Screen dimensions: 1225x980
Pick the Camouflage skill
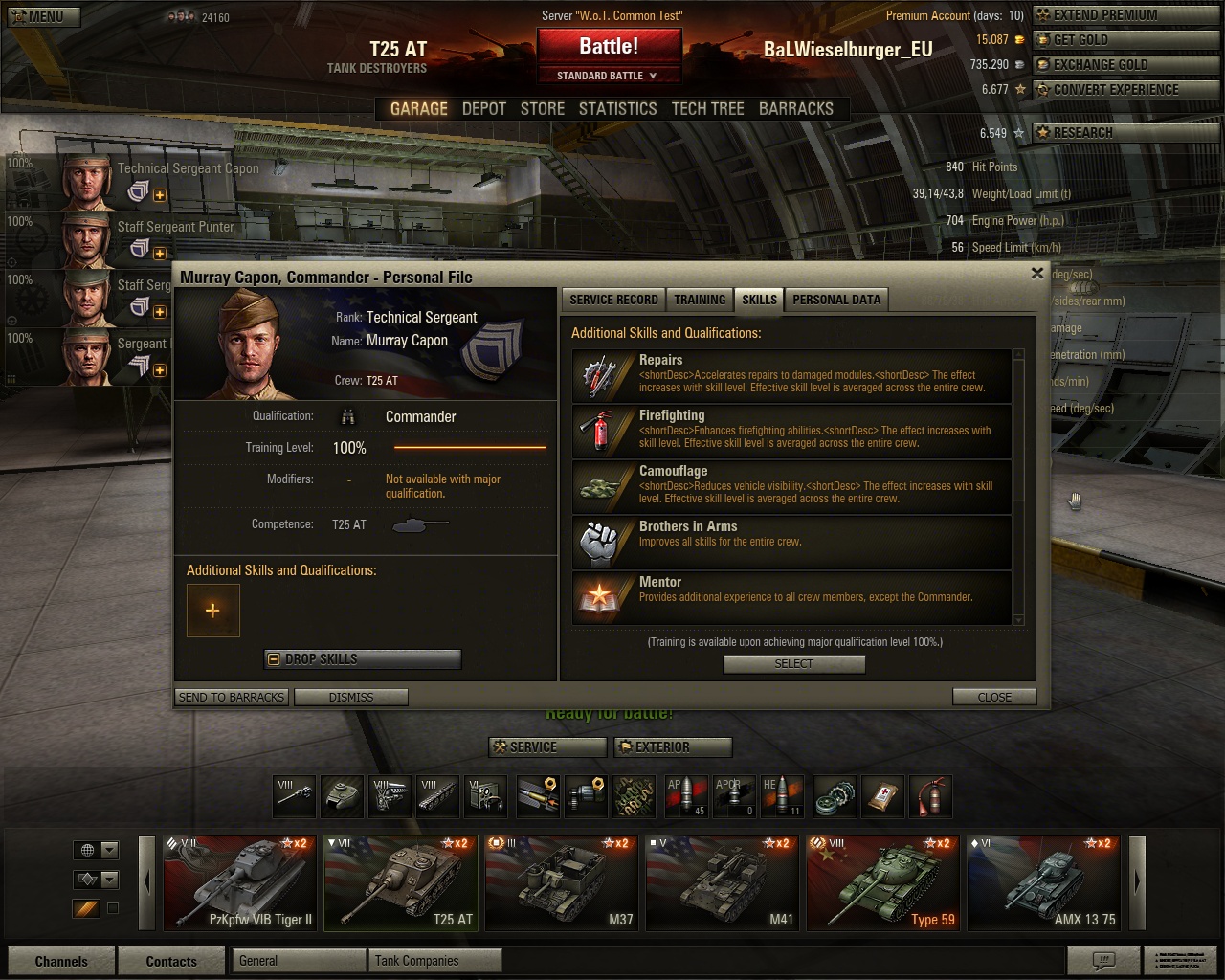pos(791,487)
